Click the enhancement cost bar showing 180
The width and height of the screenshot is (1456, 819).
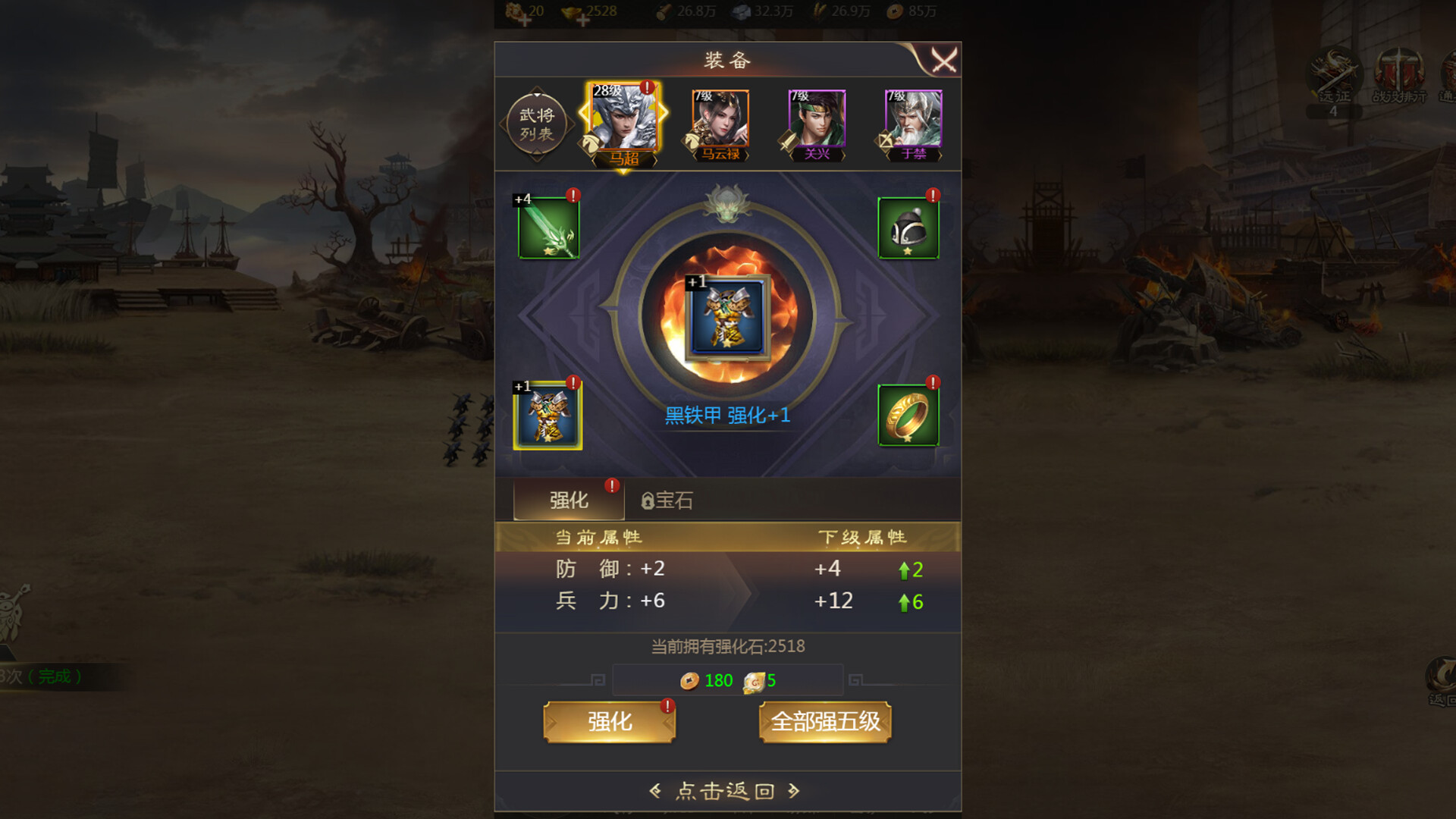click(728, 680)
